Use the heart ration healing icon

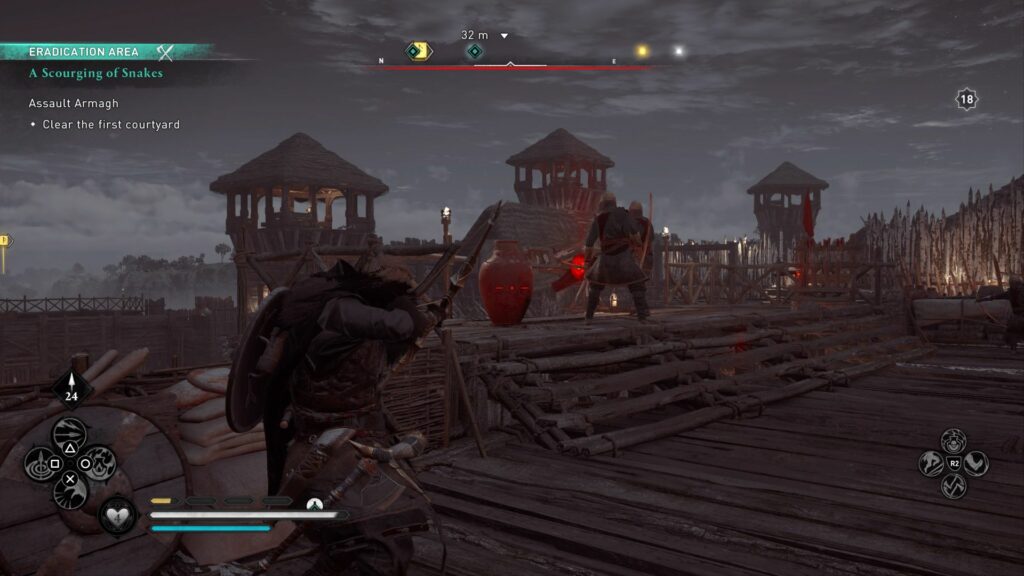tap(118, 515)
